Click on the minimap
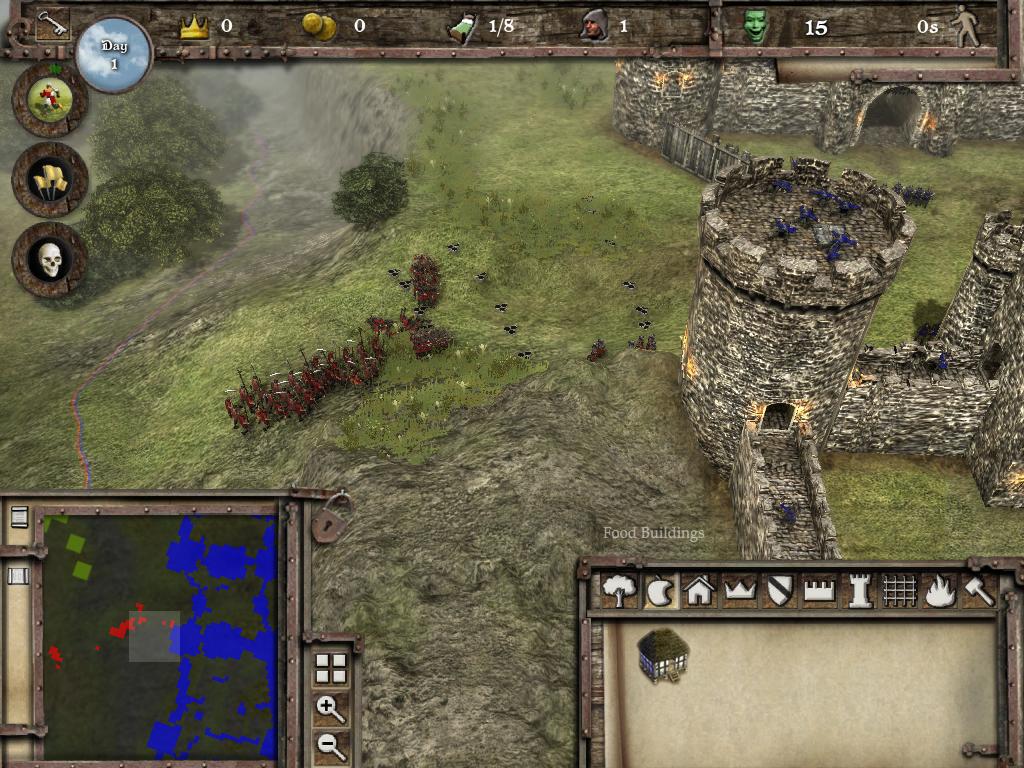The height and width of the screenshot is (768, 1024). [x=160, y=636]
